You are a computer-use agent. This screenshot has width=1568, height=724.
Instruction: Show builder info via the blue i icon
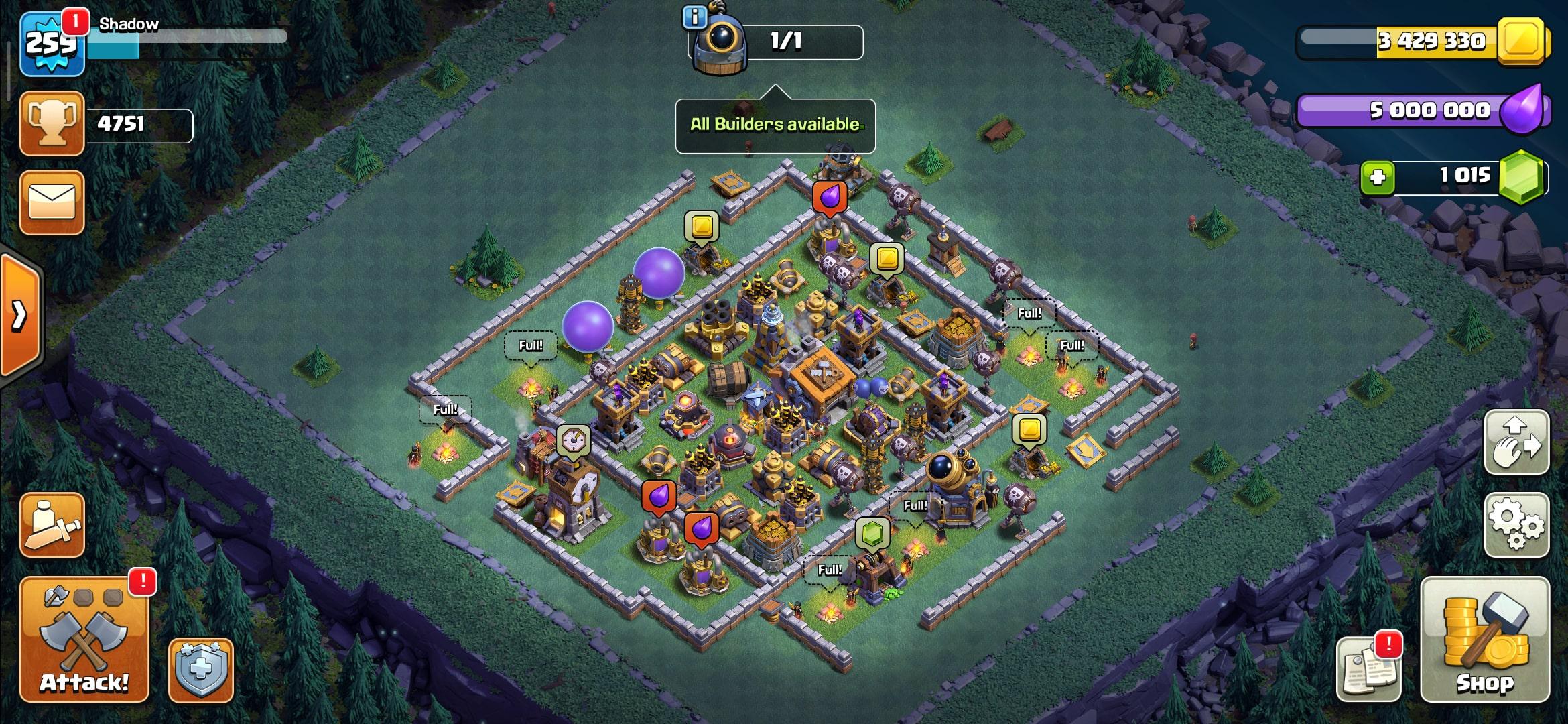[694, 17]
